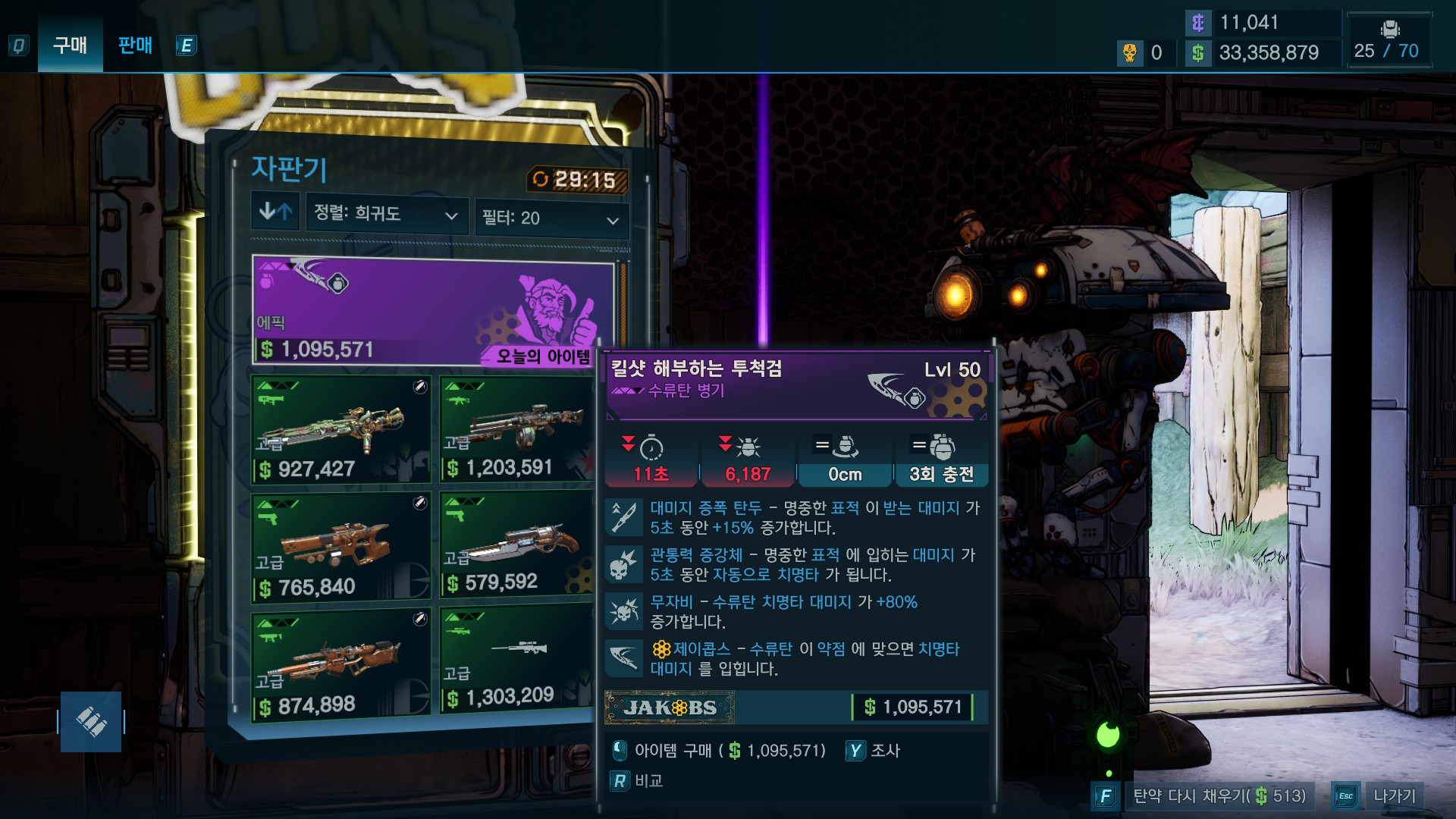Select the epic item of the day
The image size is (1456, 819).
click(432, 311)
